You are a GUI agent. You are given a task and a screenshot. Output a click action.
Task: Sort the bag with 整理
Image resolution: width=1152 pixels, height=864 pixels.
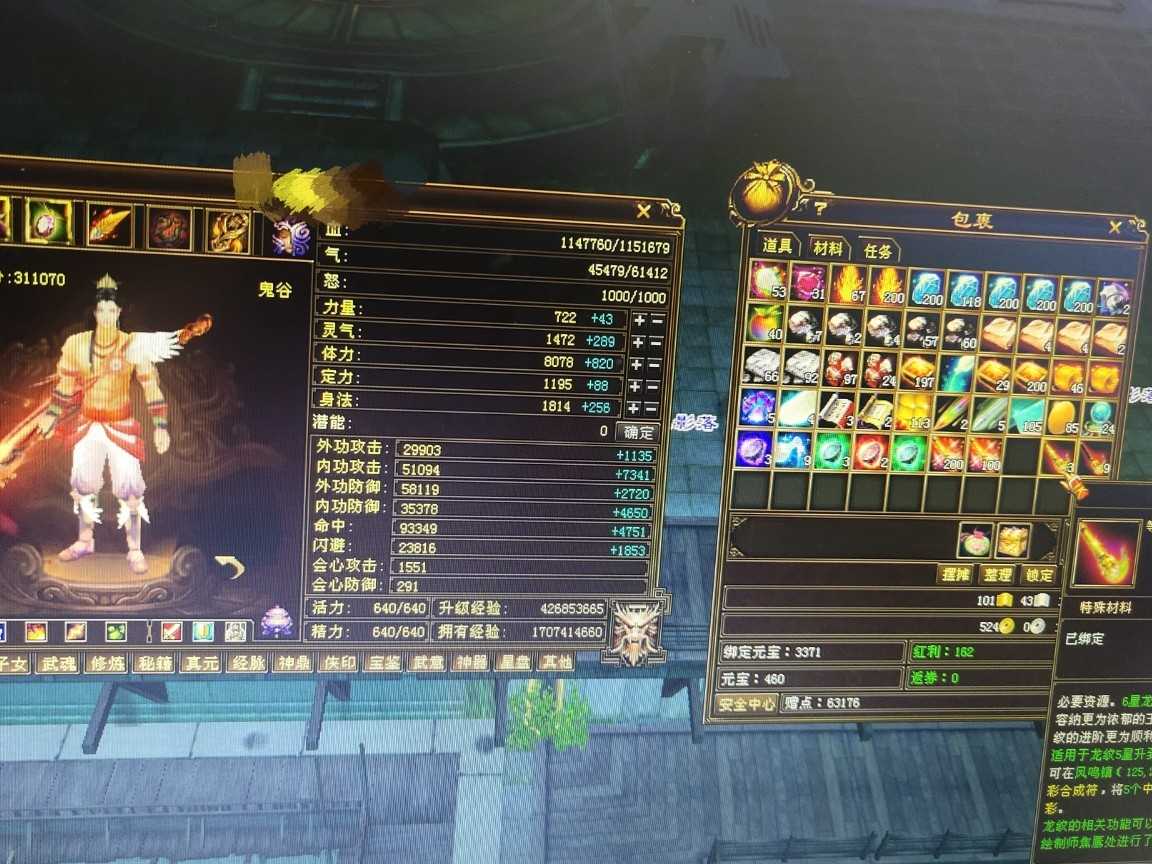(997, 575)
